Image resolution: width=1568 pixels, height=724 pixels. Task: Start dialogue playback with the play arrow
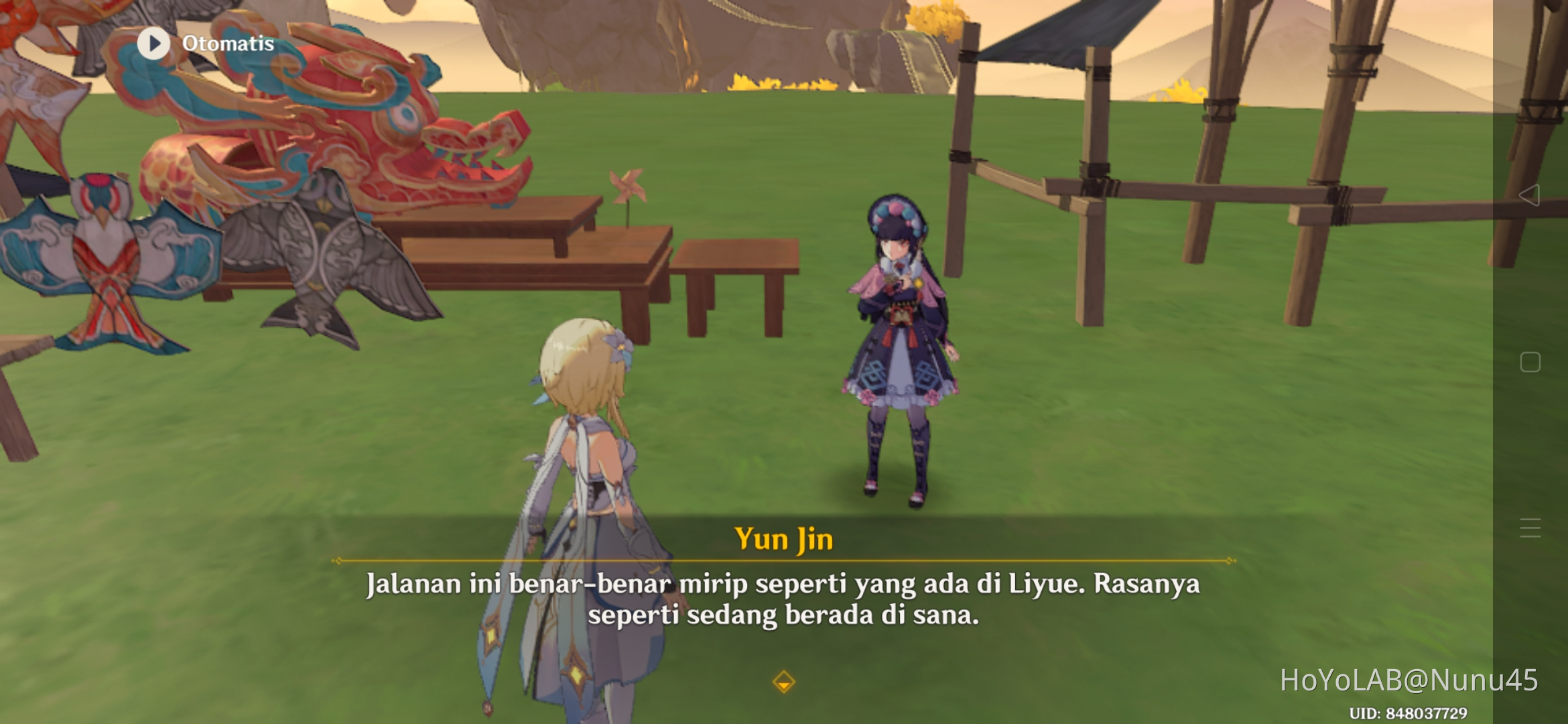click(x=153, y=44)
